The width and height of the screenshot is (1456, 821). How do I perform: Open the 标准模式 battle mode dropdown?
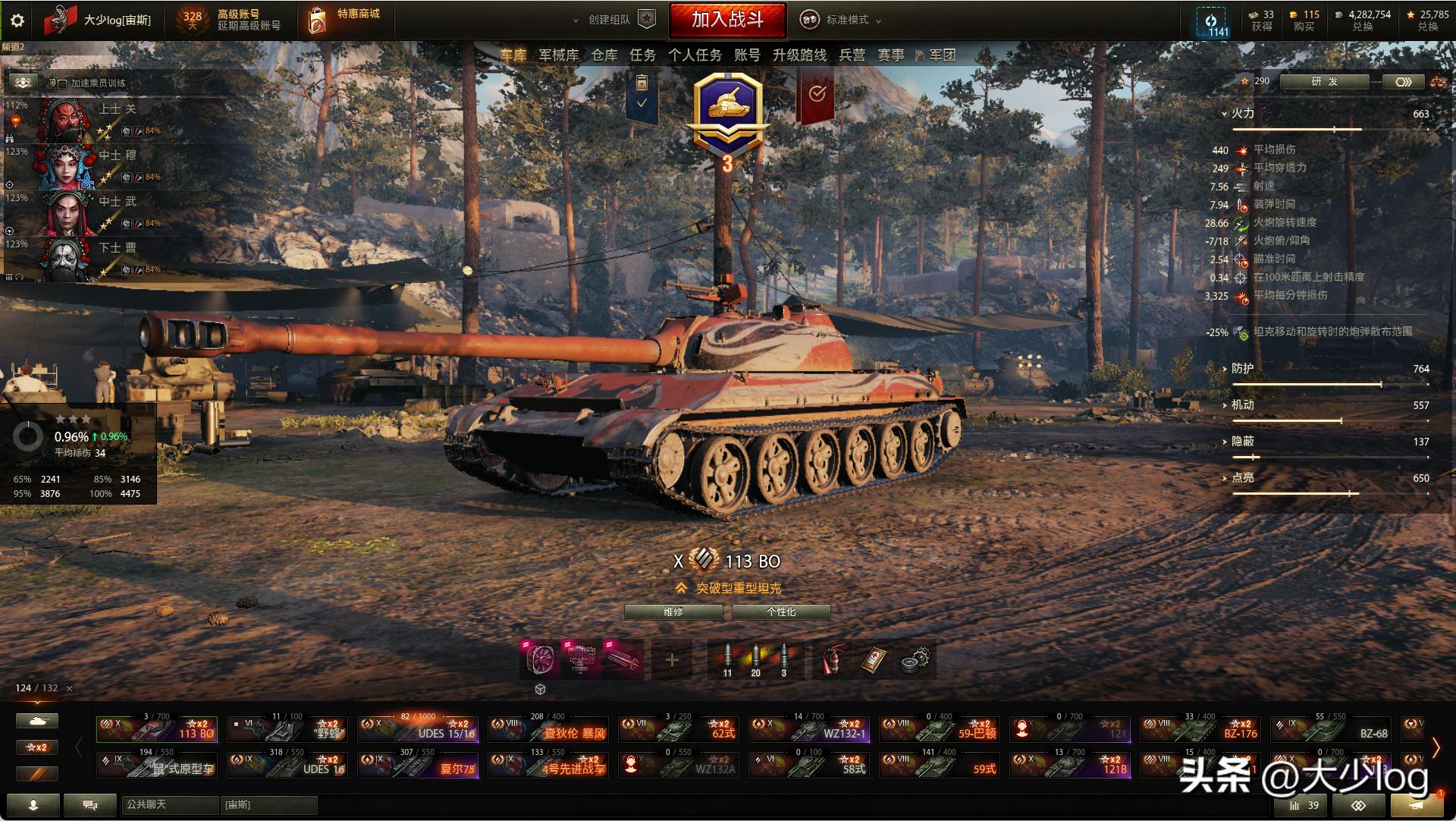(842, 20)
